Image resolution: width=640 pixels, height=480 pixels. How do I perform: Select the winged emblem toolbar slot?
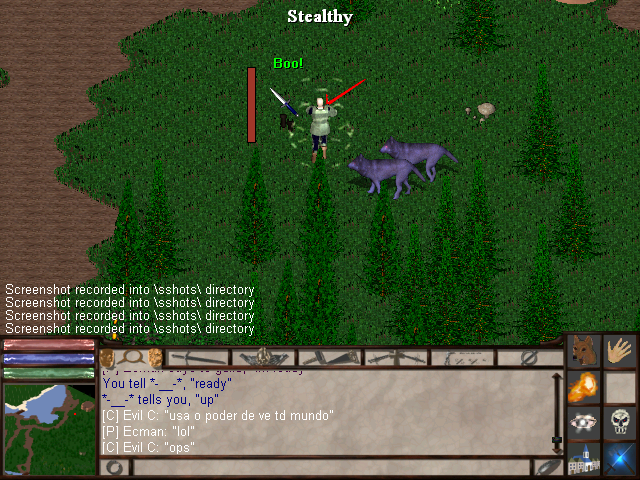point(264,357)
